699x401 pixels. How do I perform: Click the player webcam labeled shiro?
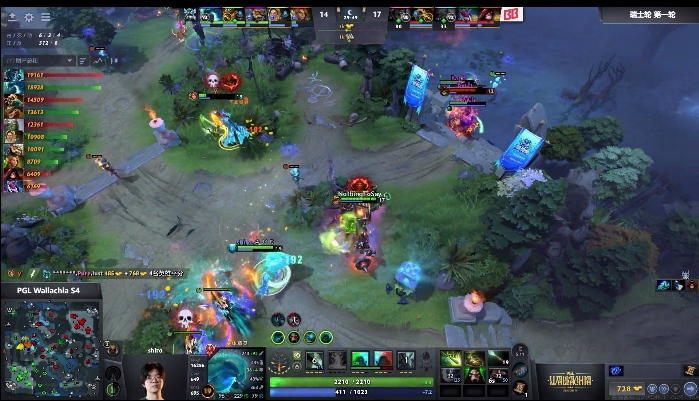pos(151,373)
